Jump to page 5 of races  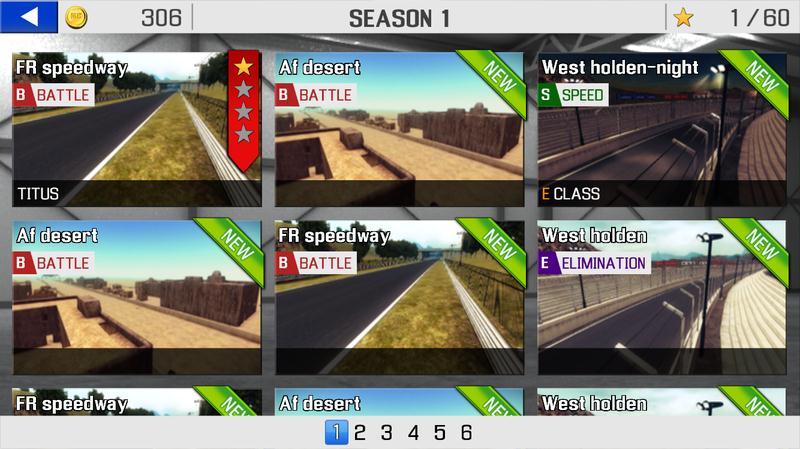tap(439, 433)
